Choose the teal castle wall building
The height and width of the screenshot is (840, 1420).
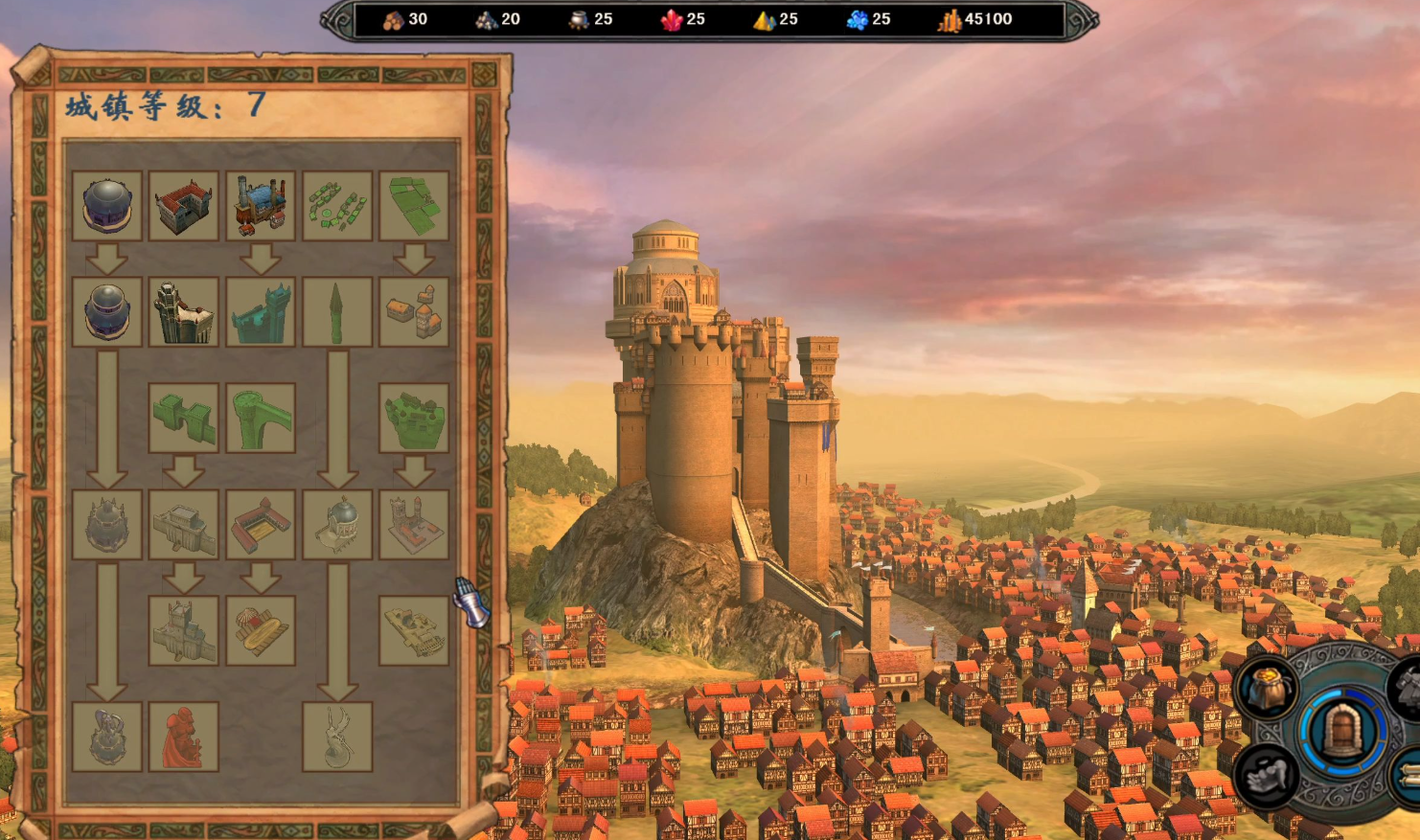pyautogui.click(x=261, y=312)
